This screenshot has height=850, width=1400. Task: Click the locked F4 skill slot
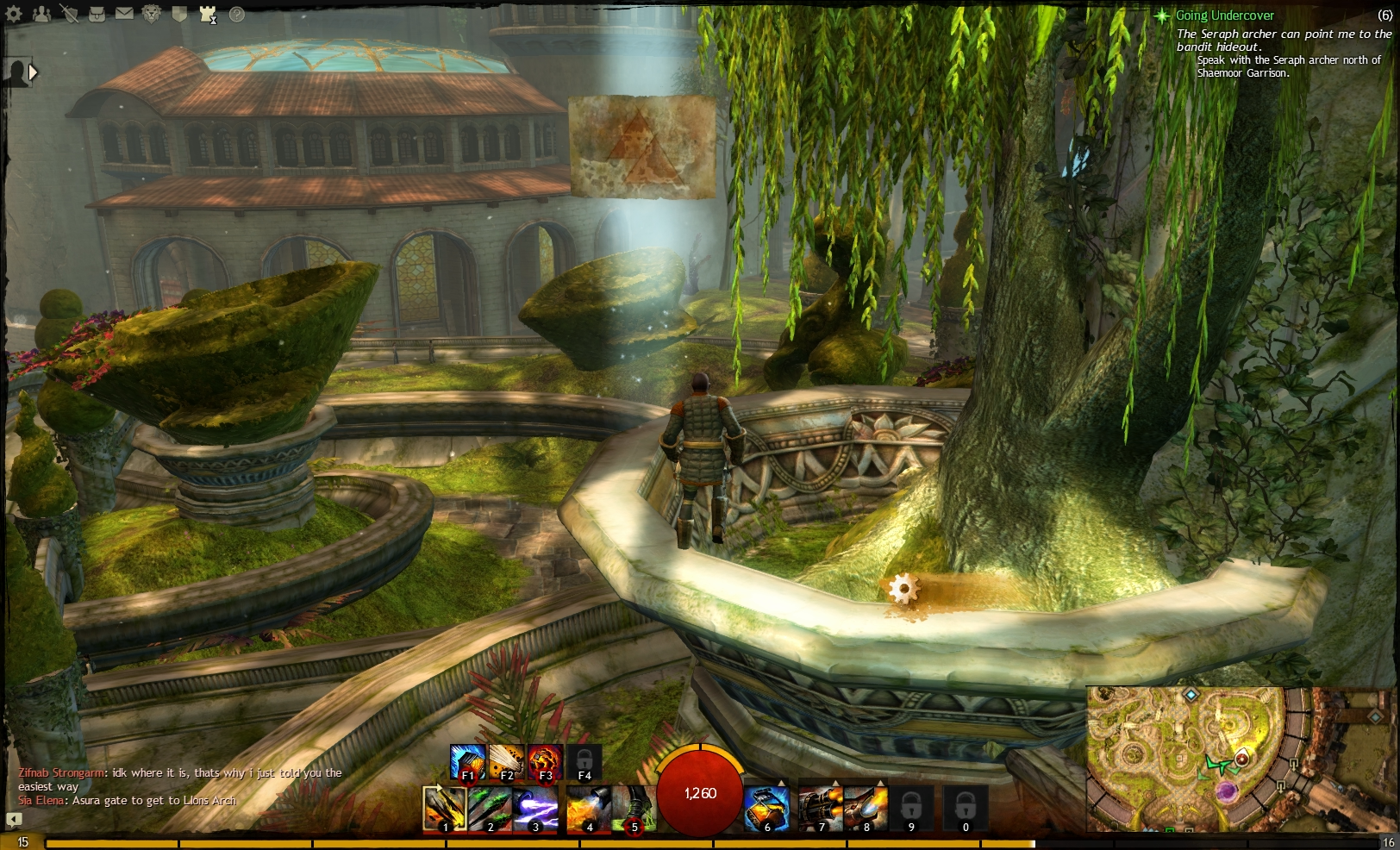584,762
